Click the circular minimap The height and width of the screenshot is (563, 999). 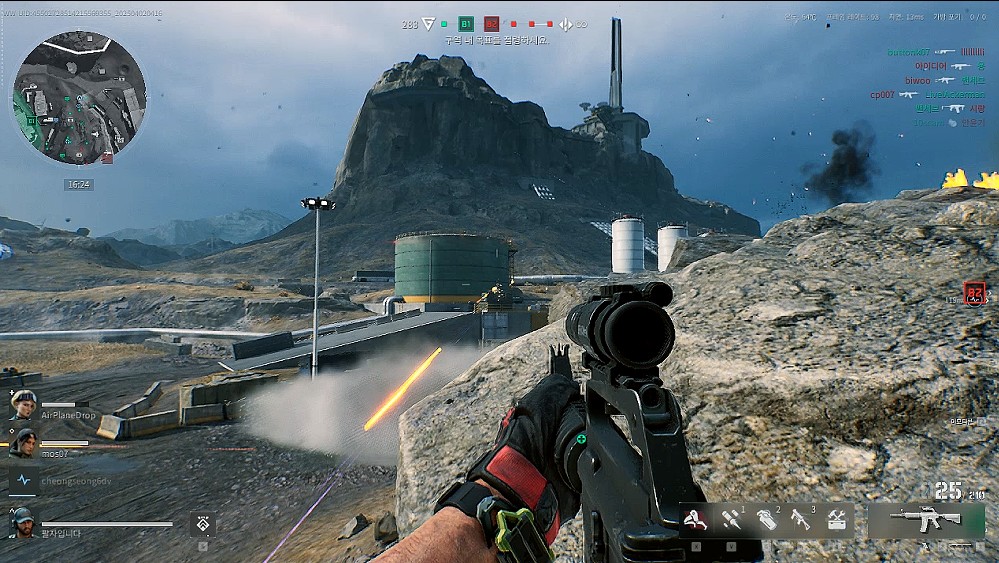point(79,97)
